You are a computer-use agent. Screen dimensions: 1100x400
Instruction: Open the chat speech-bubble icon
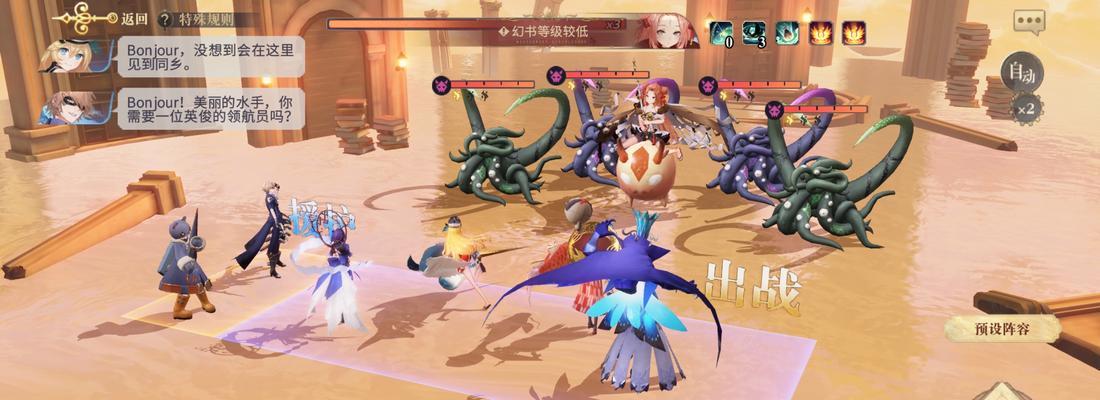click(x=1028, y=21)
